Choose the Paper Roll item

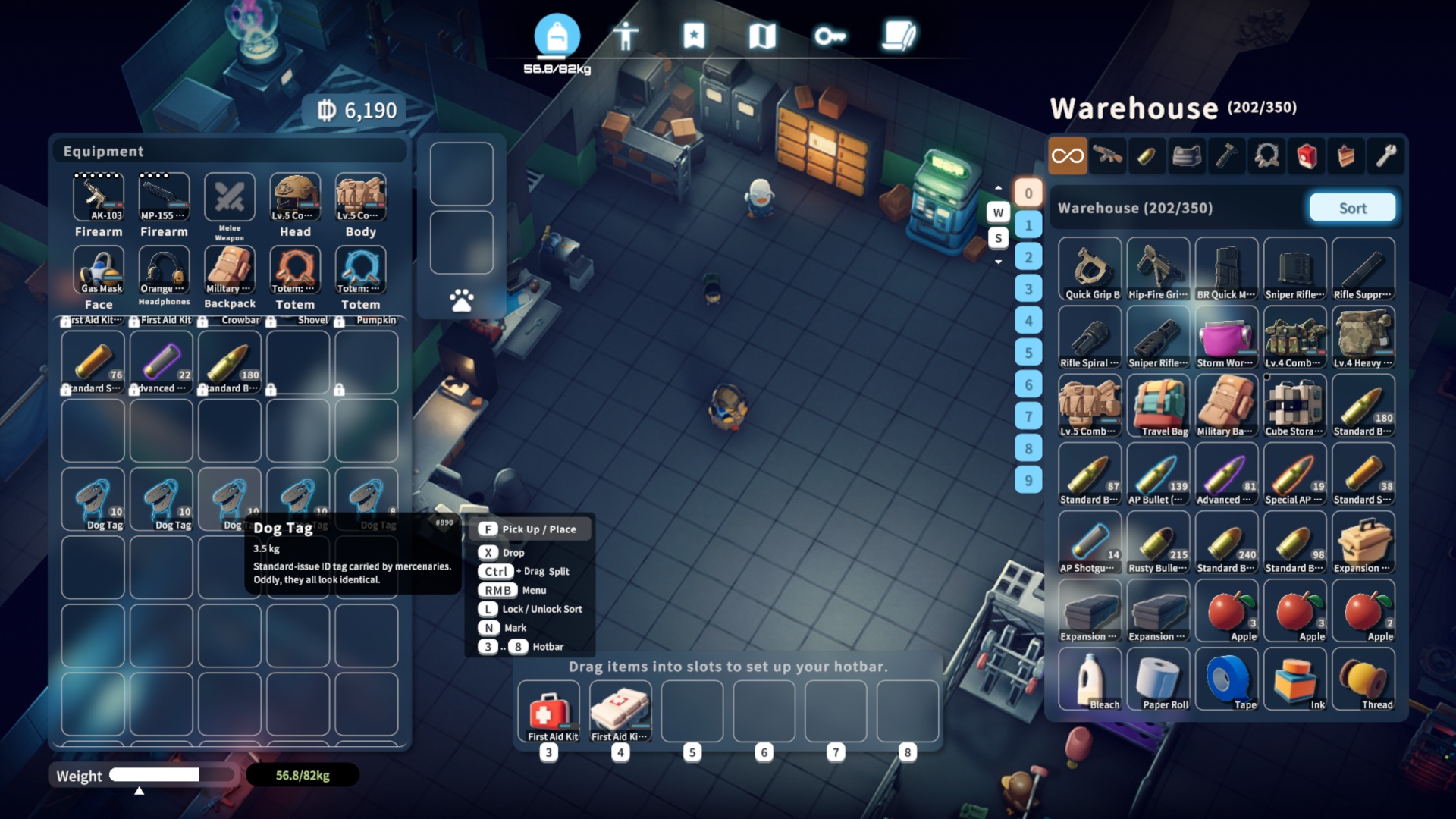[x=1158, y=679]
